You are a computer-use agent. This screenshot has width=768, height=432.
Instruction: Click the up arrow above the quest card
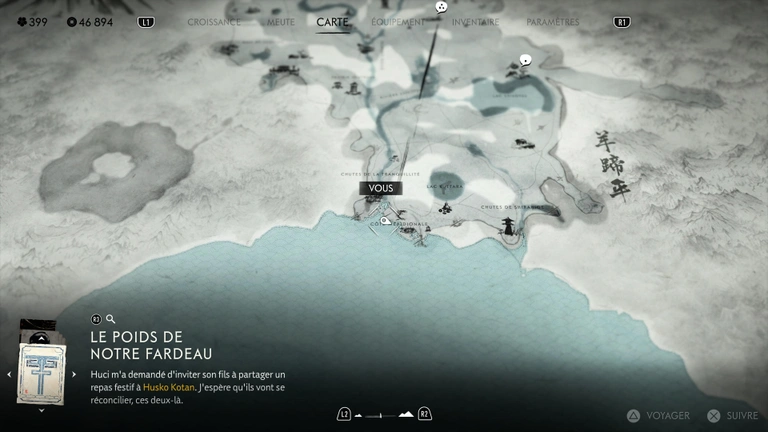point(41,336)
